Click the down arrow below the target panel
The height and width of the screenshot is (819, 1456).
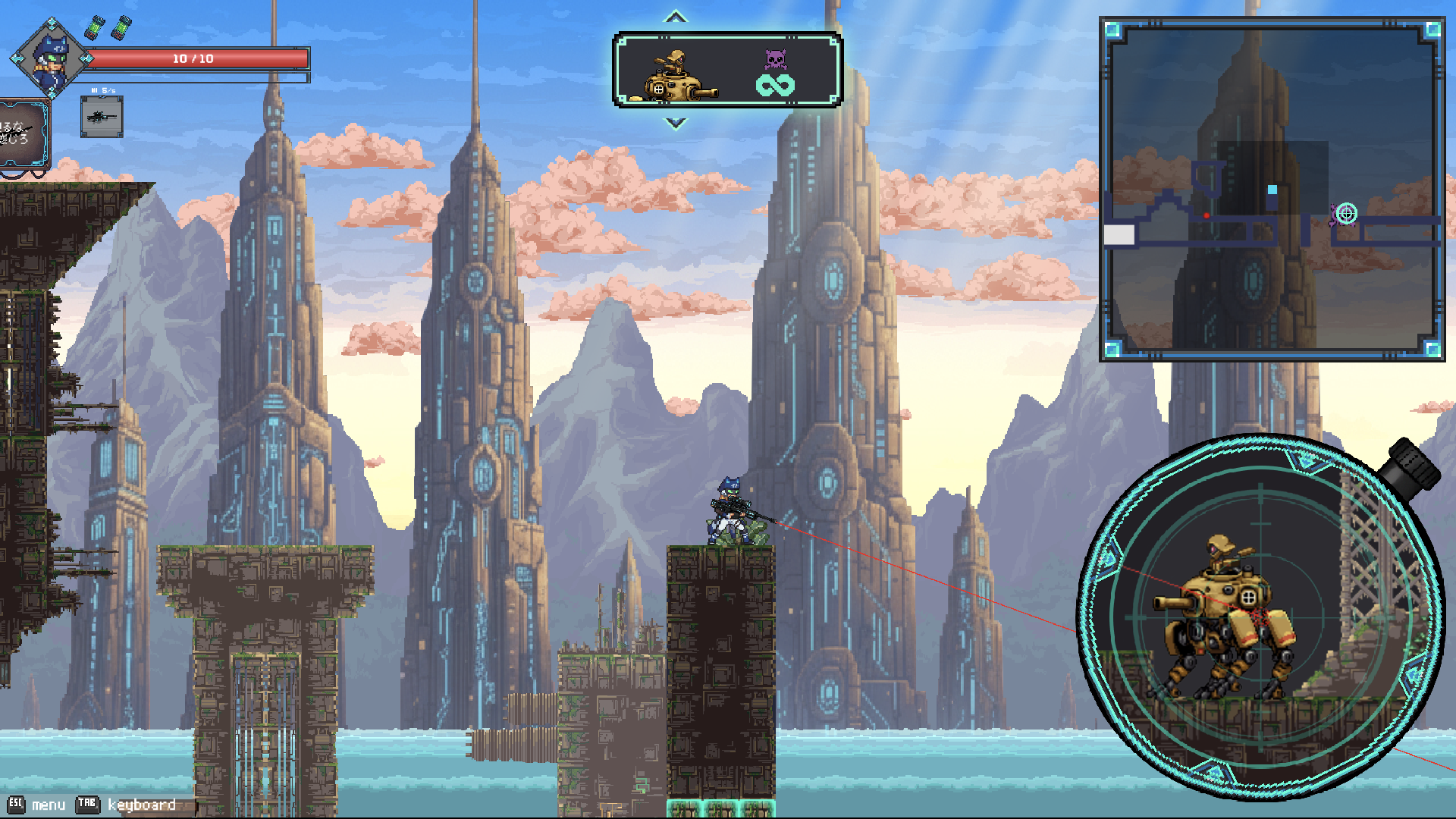pyautogui.click(x=675, y=123)
